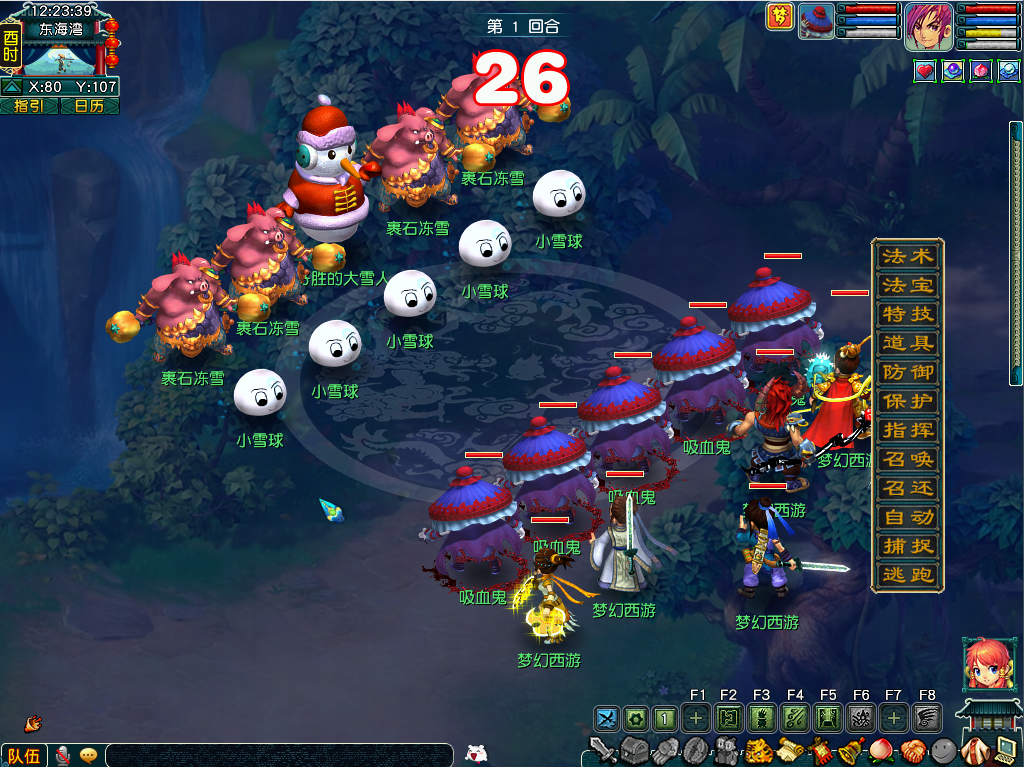Image resolution: width=1024 pixels, height=767 pixels.
Task: Choose the 防御 (Defend) command
Action: 907,372
